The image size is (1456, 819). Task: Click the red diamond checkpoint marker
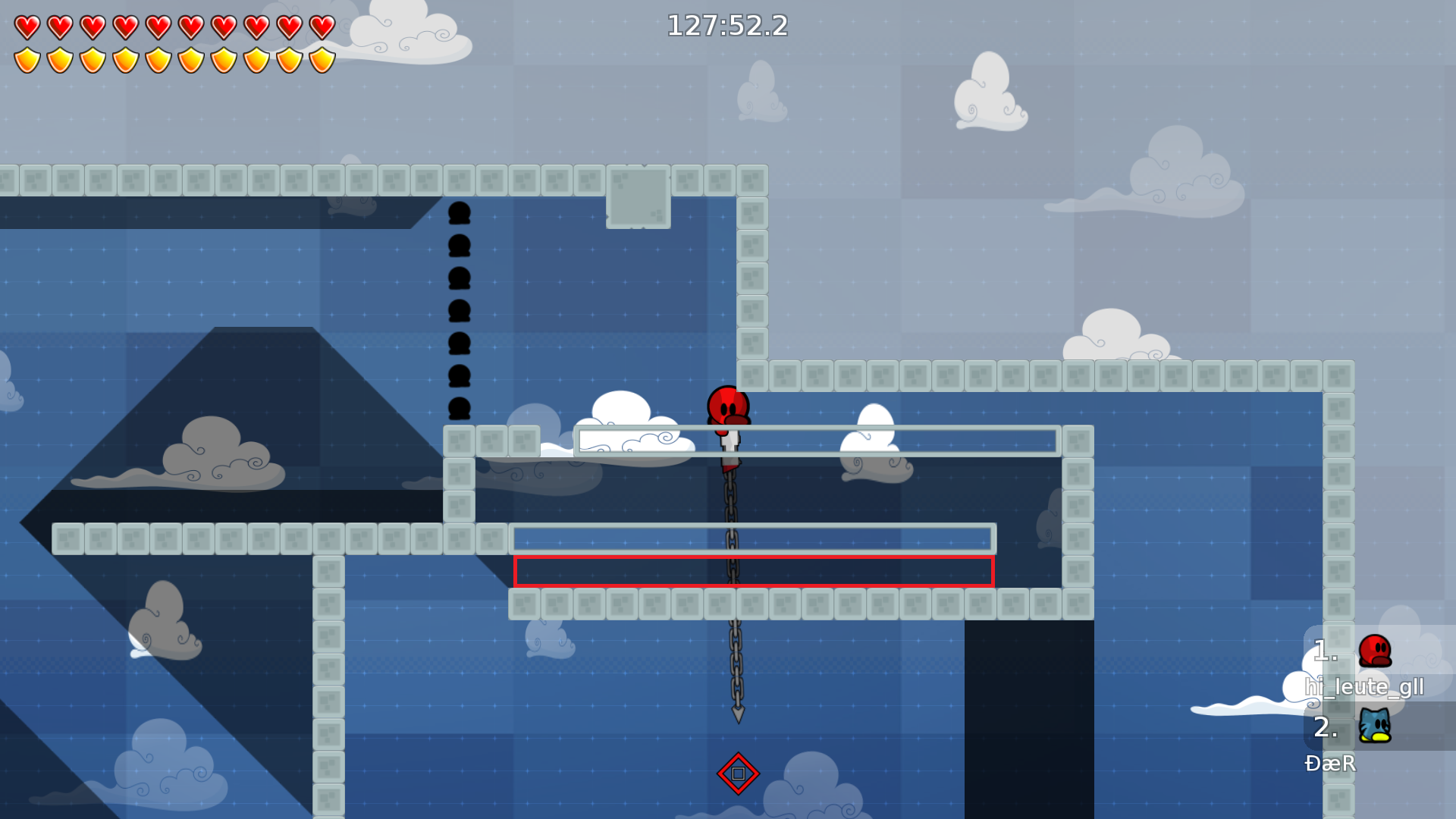[x=739, y=772]
